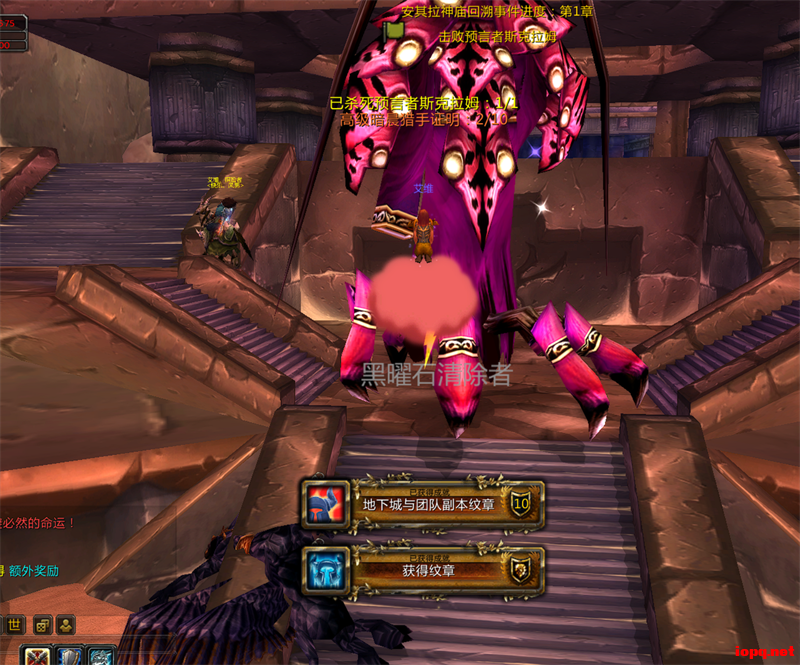800x665 pixels.
Task: Trigger the icy blue creature ability
Action: pyautogui.click(x=100, y=656)
